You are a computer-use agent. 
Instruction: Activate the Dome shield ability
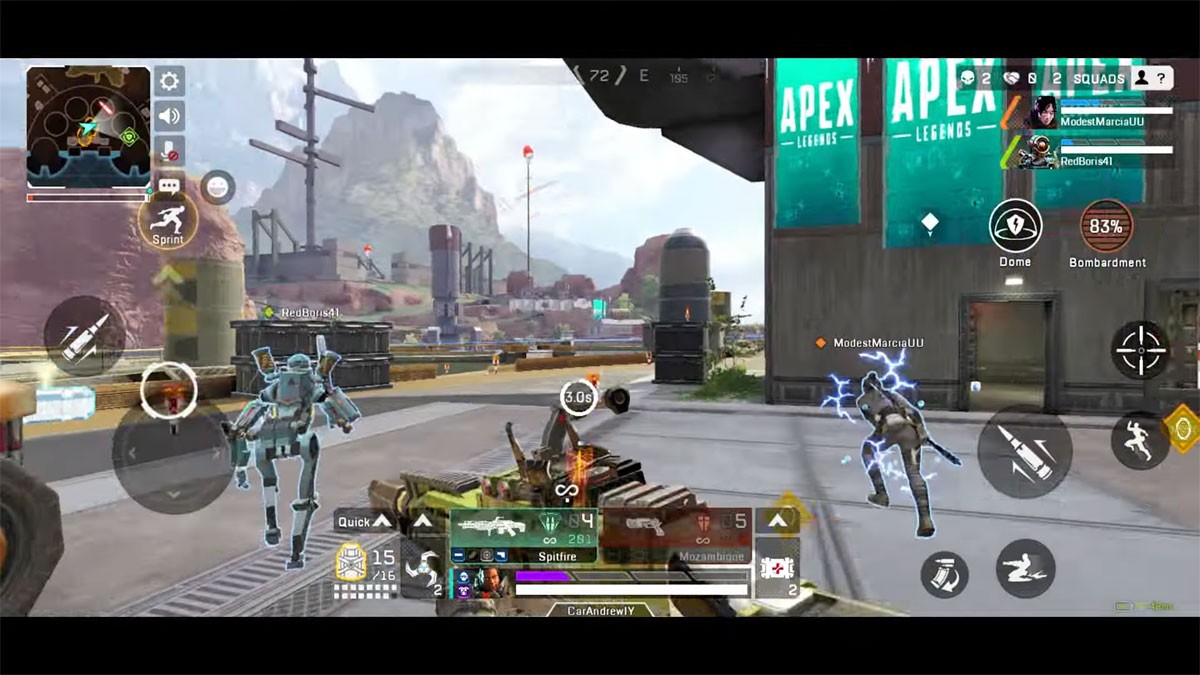(1015, 226)
